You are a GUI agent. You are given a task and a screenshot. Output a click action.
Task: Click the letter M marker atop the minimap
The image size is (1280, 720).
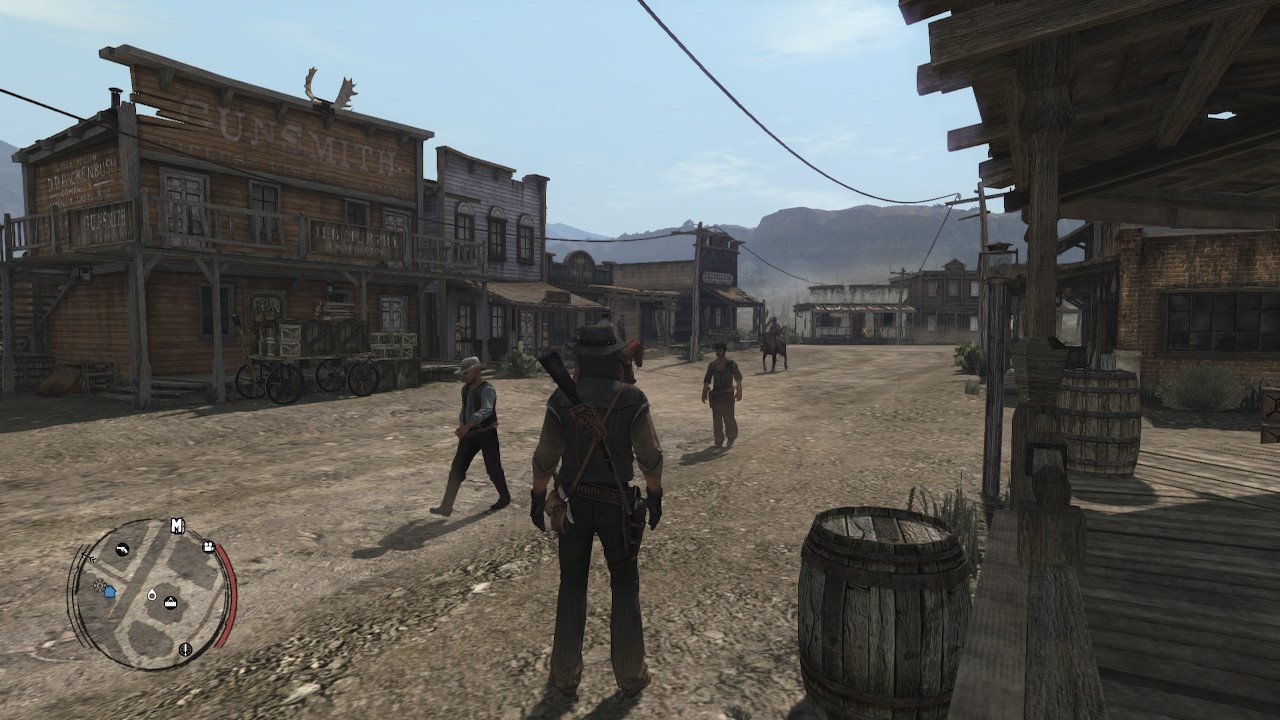point(176,525)
